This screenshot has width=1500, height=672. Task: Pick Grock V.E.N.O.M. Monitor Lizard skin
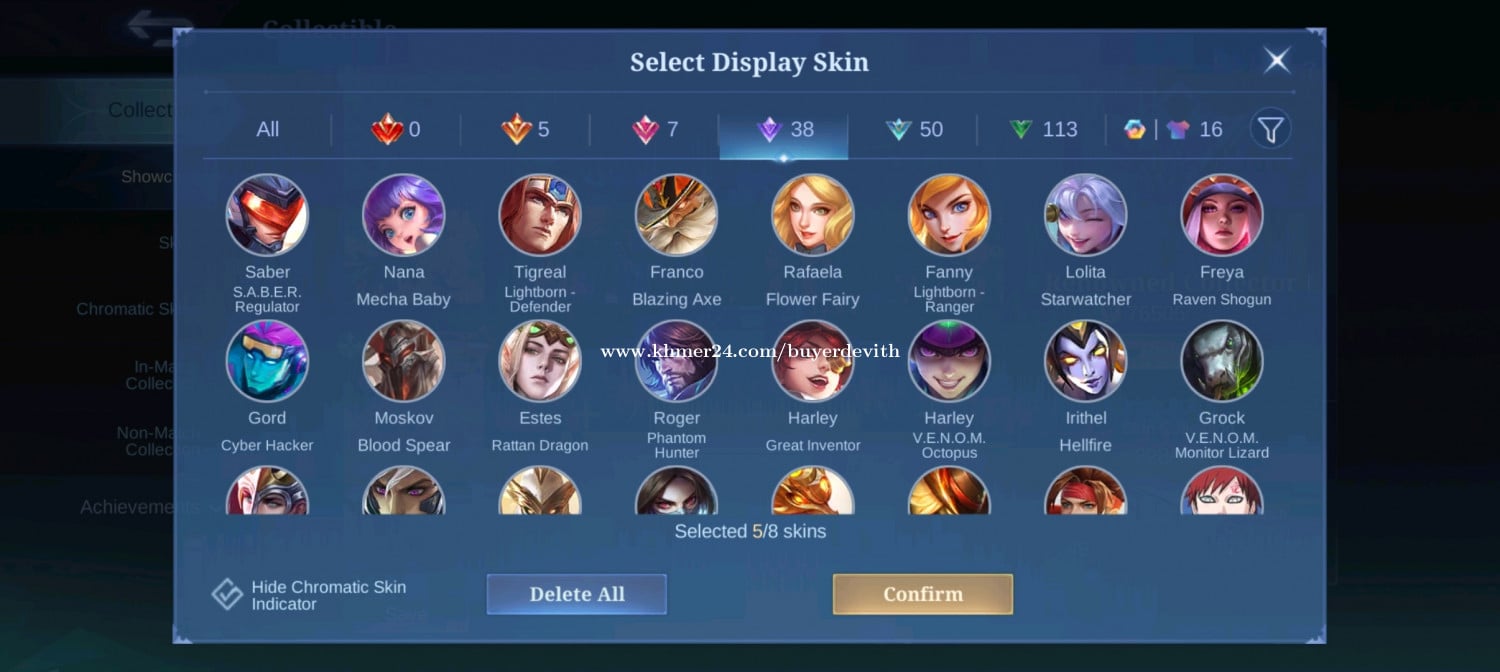[1221, 361]
